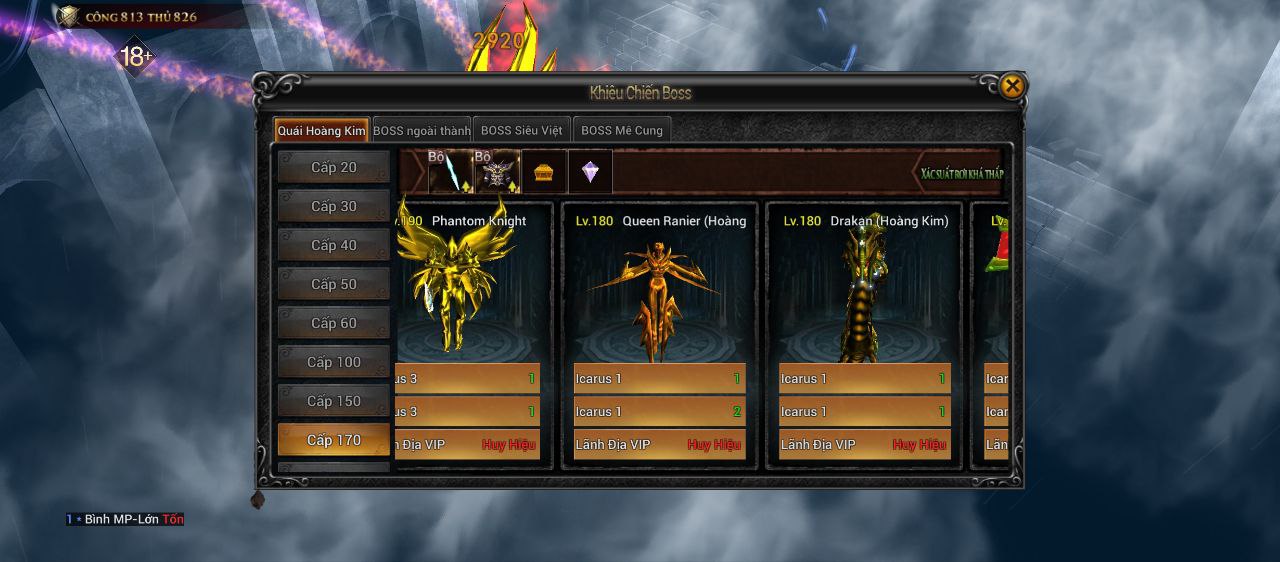This screenshot has height=562, width=1280.
Task: Select the BOSS Siêu Việt tab
Action: 521,131
